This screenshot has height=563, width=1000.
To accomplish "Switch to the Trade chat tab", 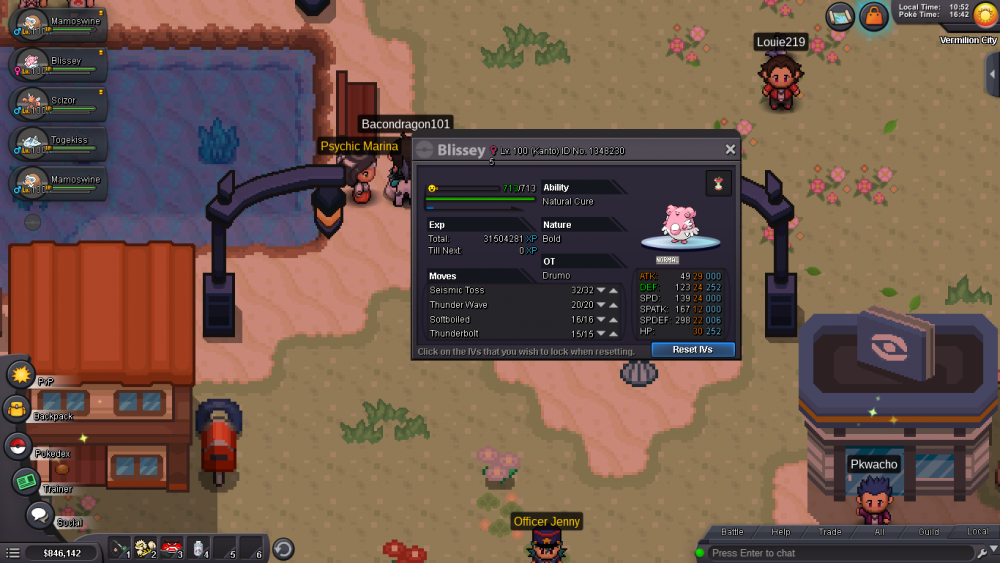I will tap(830, 532).
